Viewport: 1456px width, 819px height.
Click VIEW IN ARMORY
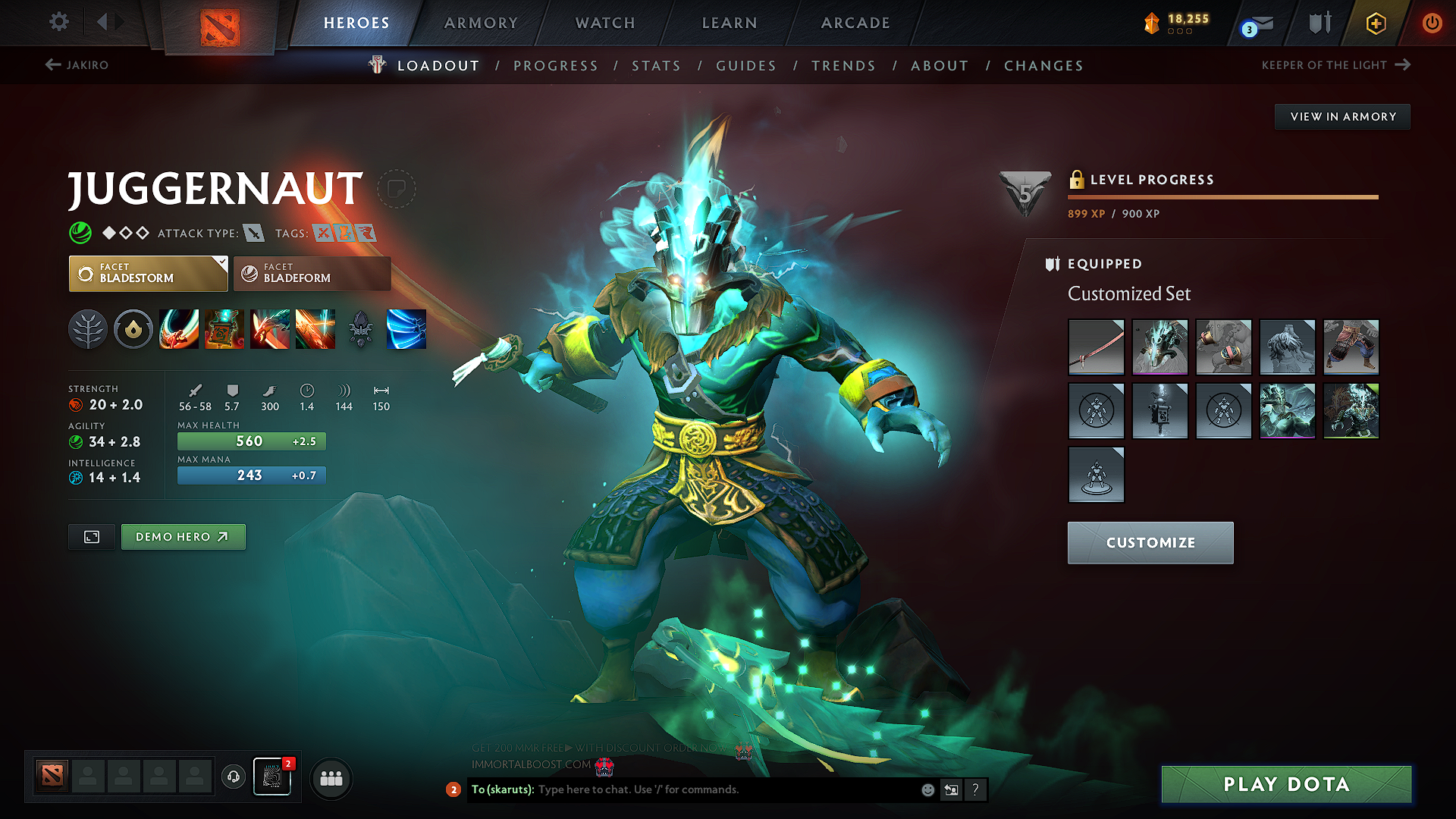1342,116
